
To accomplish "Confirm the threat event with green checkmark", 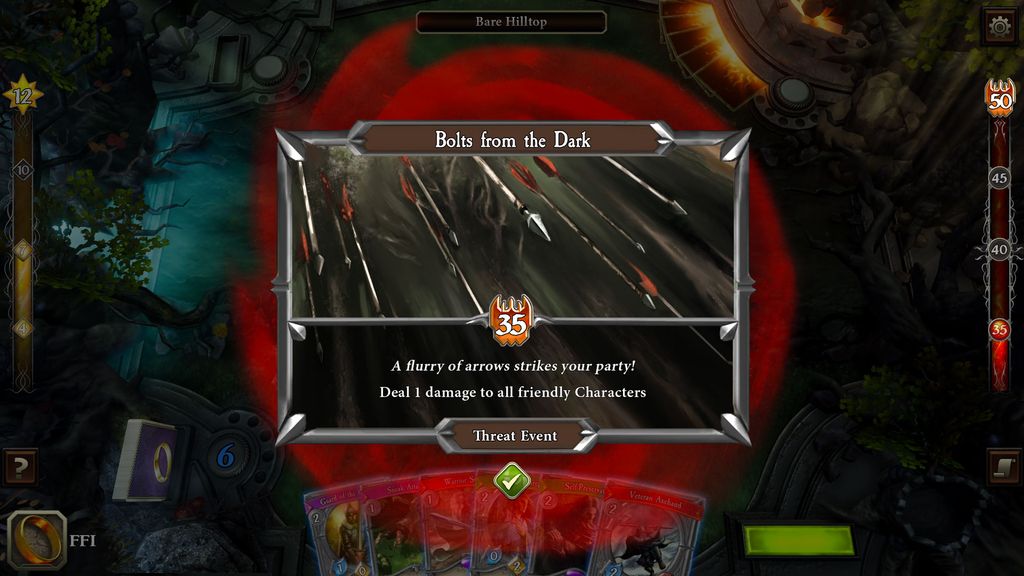I will point(511,480).
